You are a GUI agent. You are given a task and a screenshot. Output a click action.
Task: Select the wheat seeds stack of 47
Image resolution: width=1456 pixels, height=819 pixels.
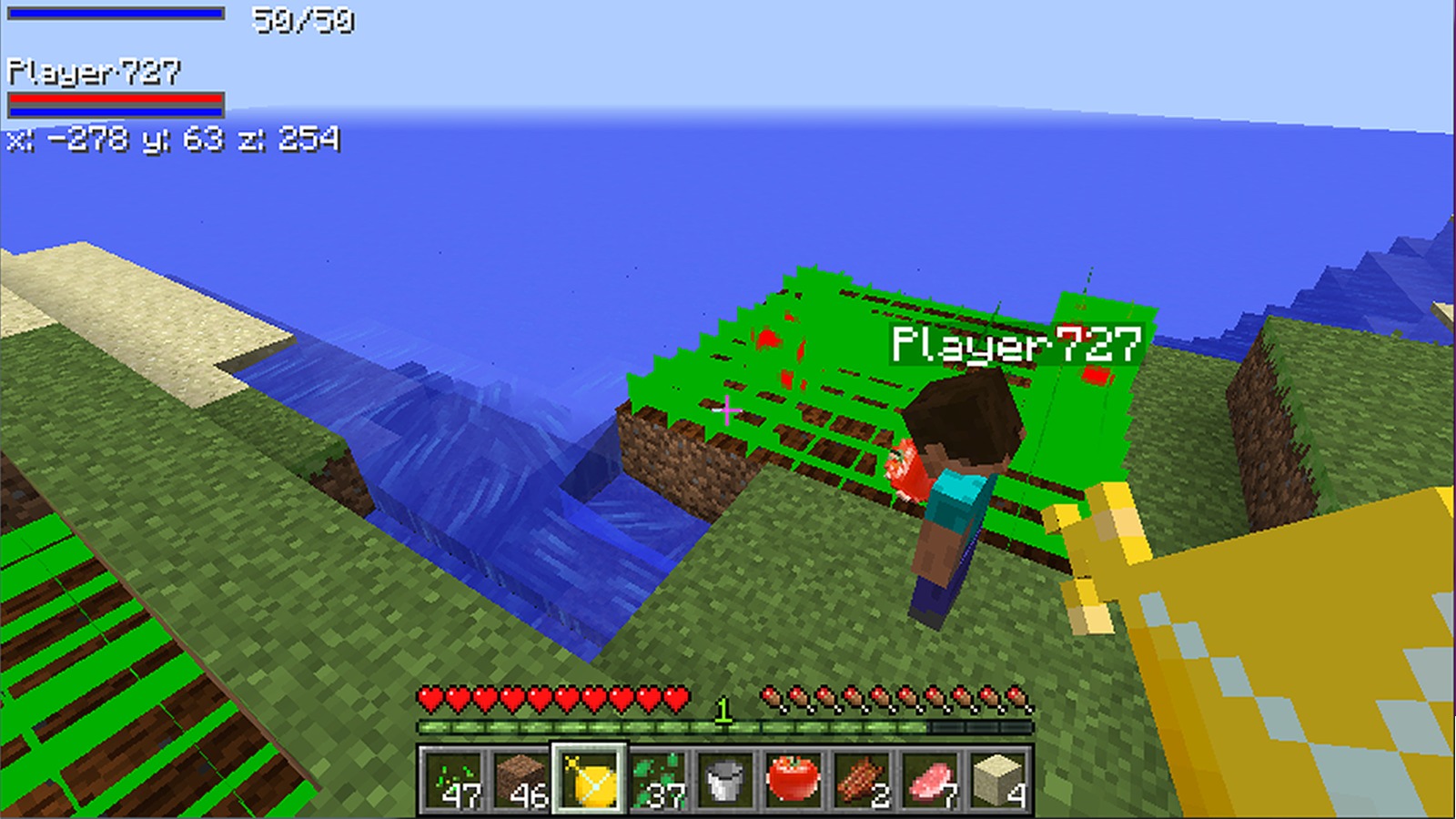(x=452, y=780)
